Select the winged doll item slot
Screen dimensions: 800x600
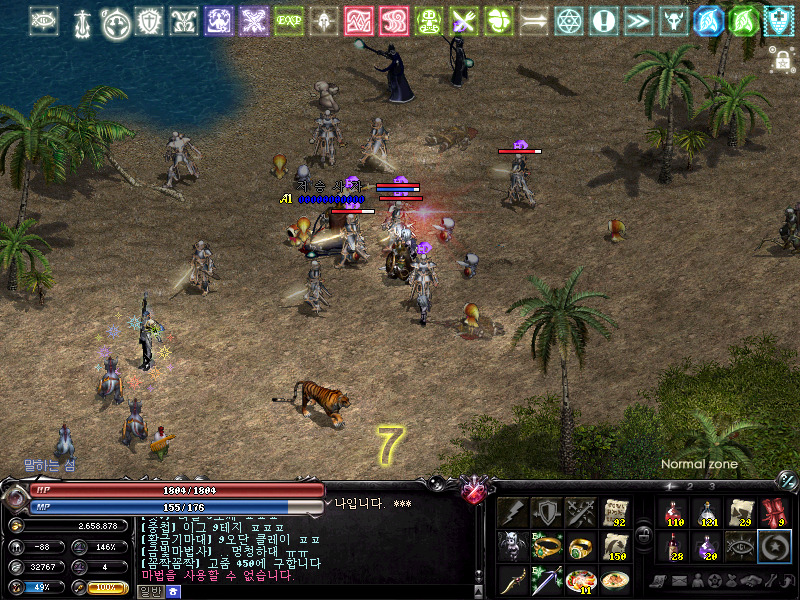coord(513,547)
